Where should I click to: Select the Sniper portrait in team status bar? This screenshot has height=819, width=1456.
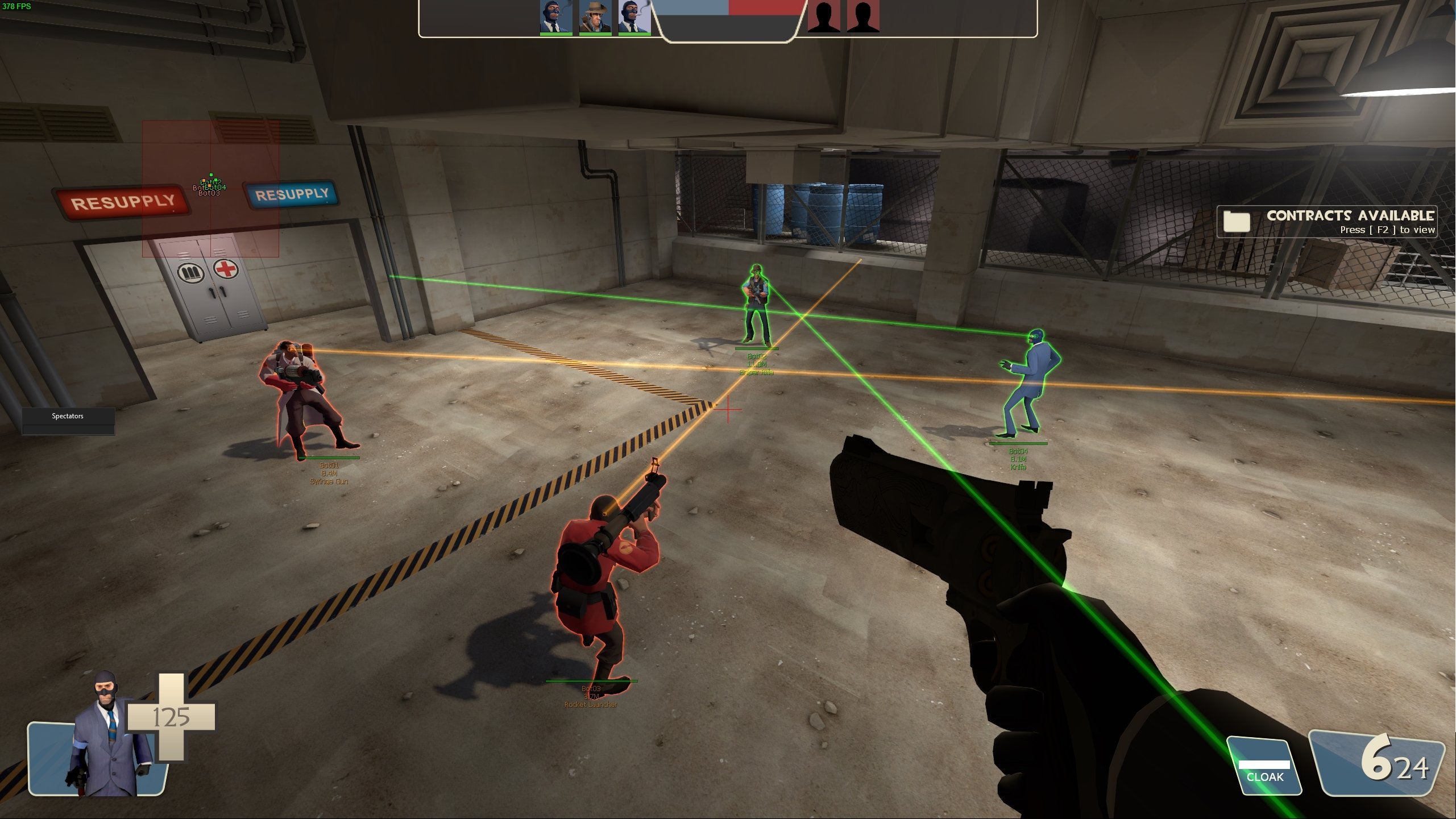pyautogui.click(x=595, y=17)
